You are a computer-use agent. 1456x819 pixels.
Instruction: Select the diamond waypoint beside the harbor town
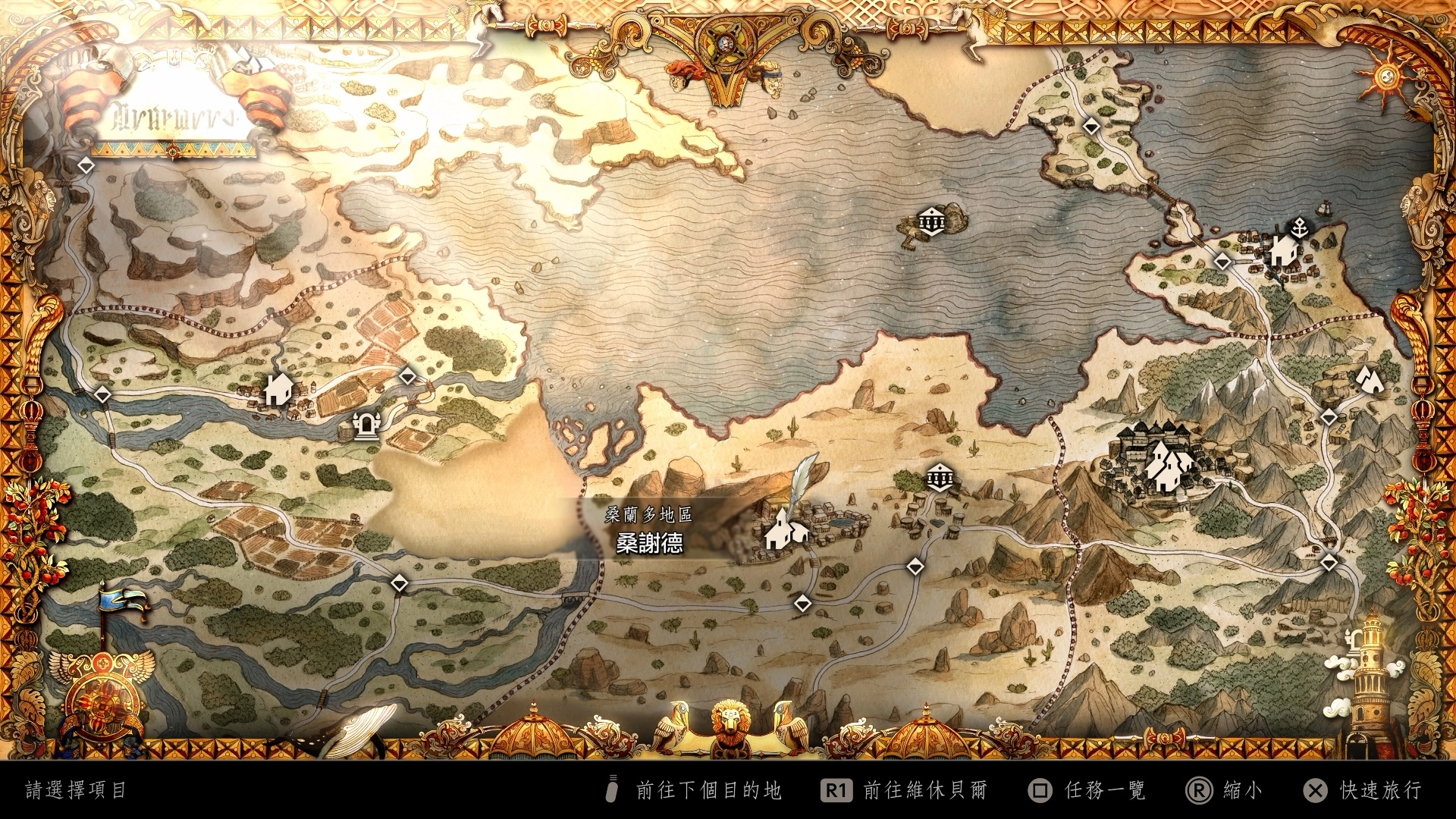(1222, 262)
